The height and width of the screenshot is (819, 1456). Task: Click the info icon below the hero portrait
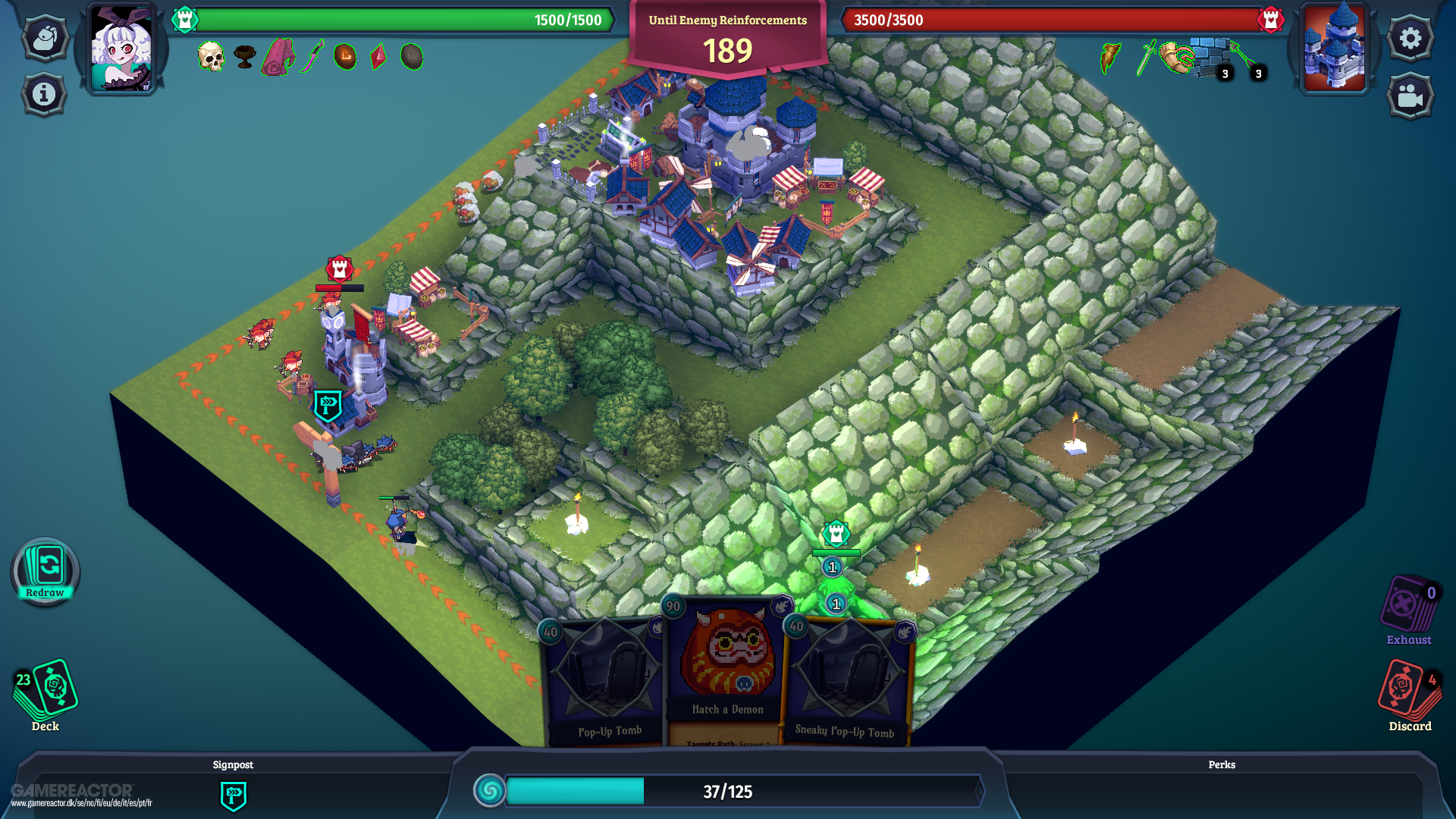[43, 94]
